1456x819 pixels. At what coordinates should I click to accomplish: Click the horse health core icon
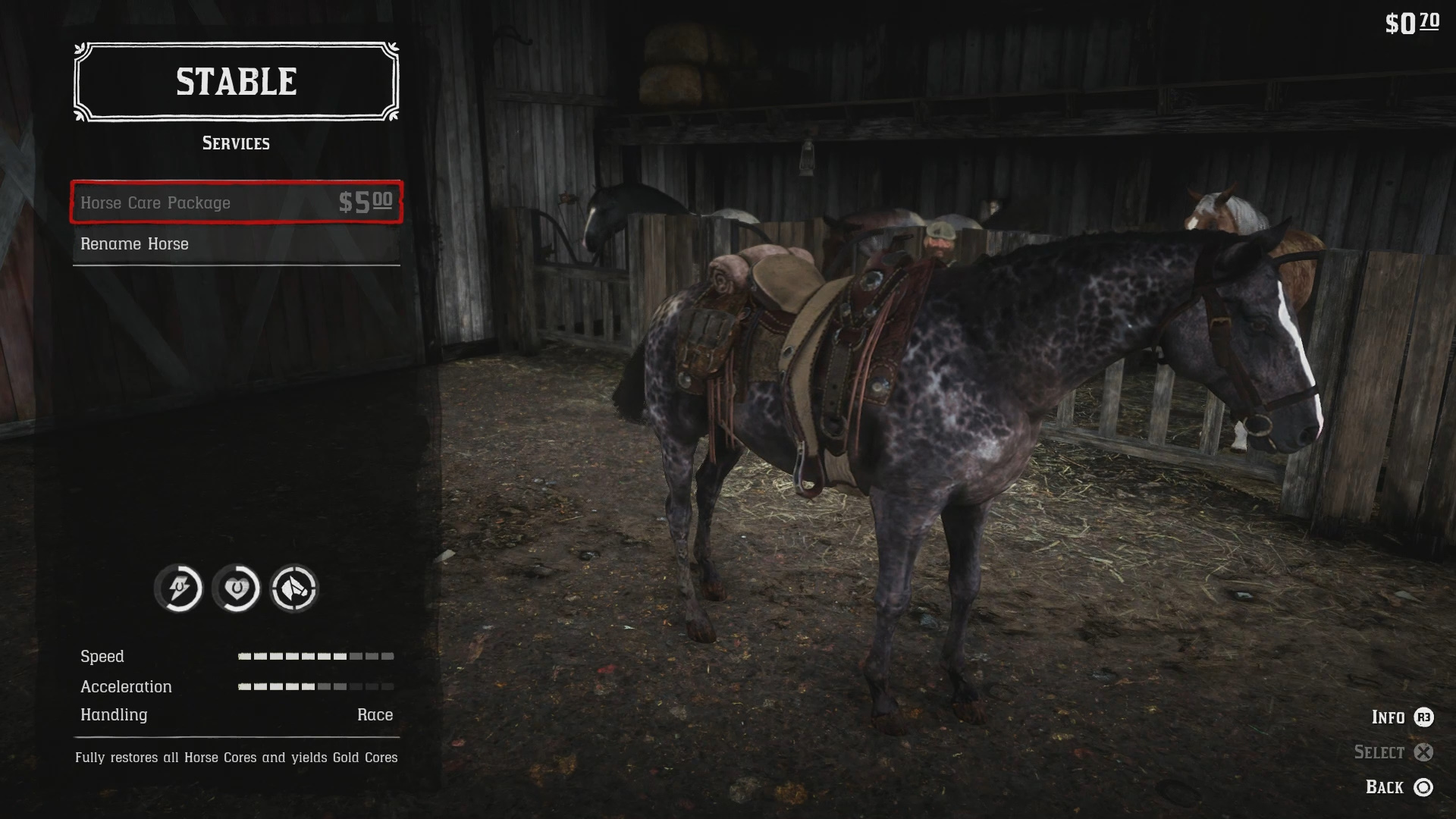click(237, 588)
